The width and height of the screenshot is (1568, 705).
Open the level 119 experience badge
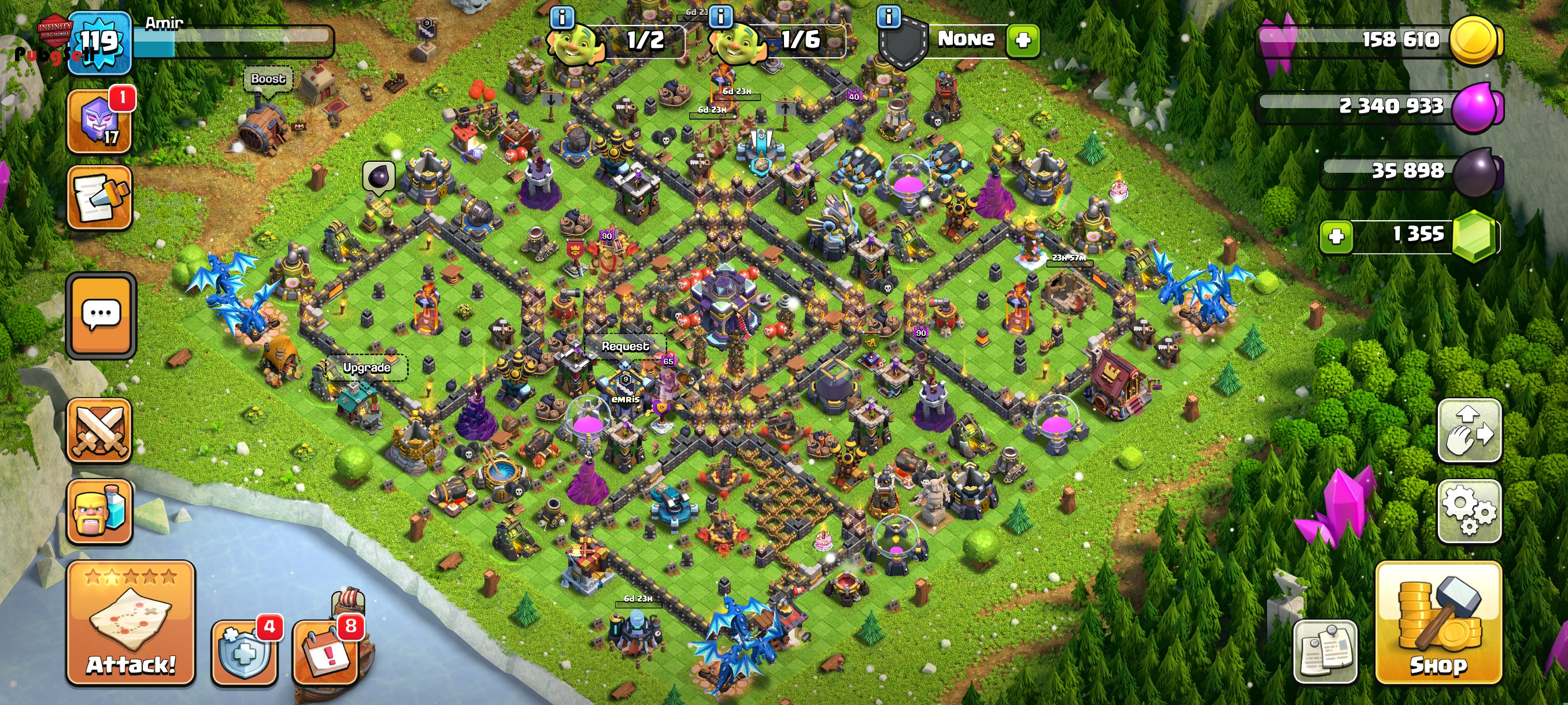click(x=99, y=43)
